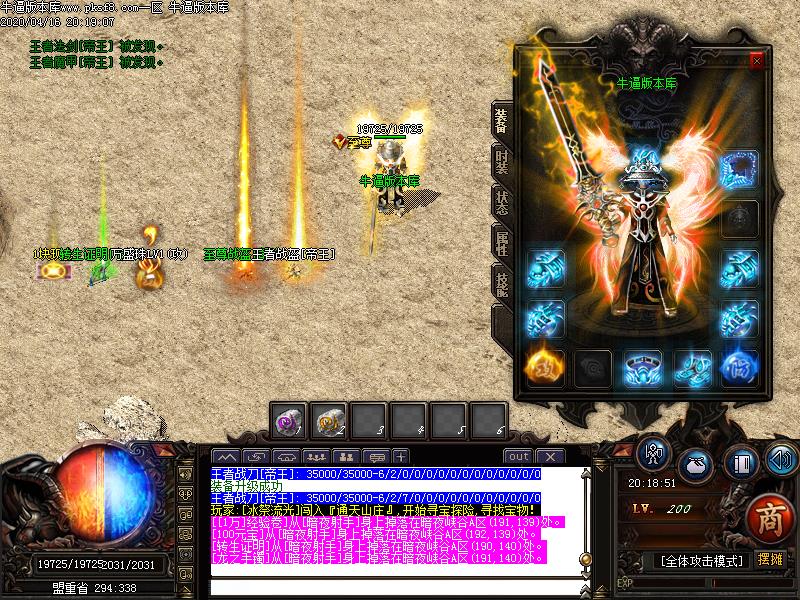
Task: Click the chat window's out button
Action: click(518, 456)
